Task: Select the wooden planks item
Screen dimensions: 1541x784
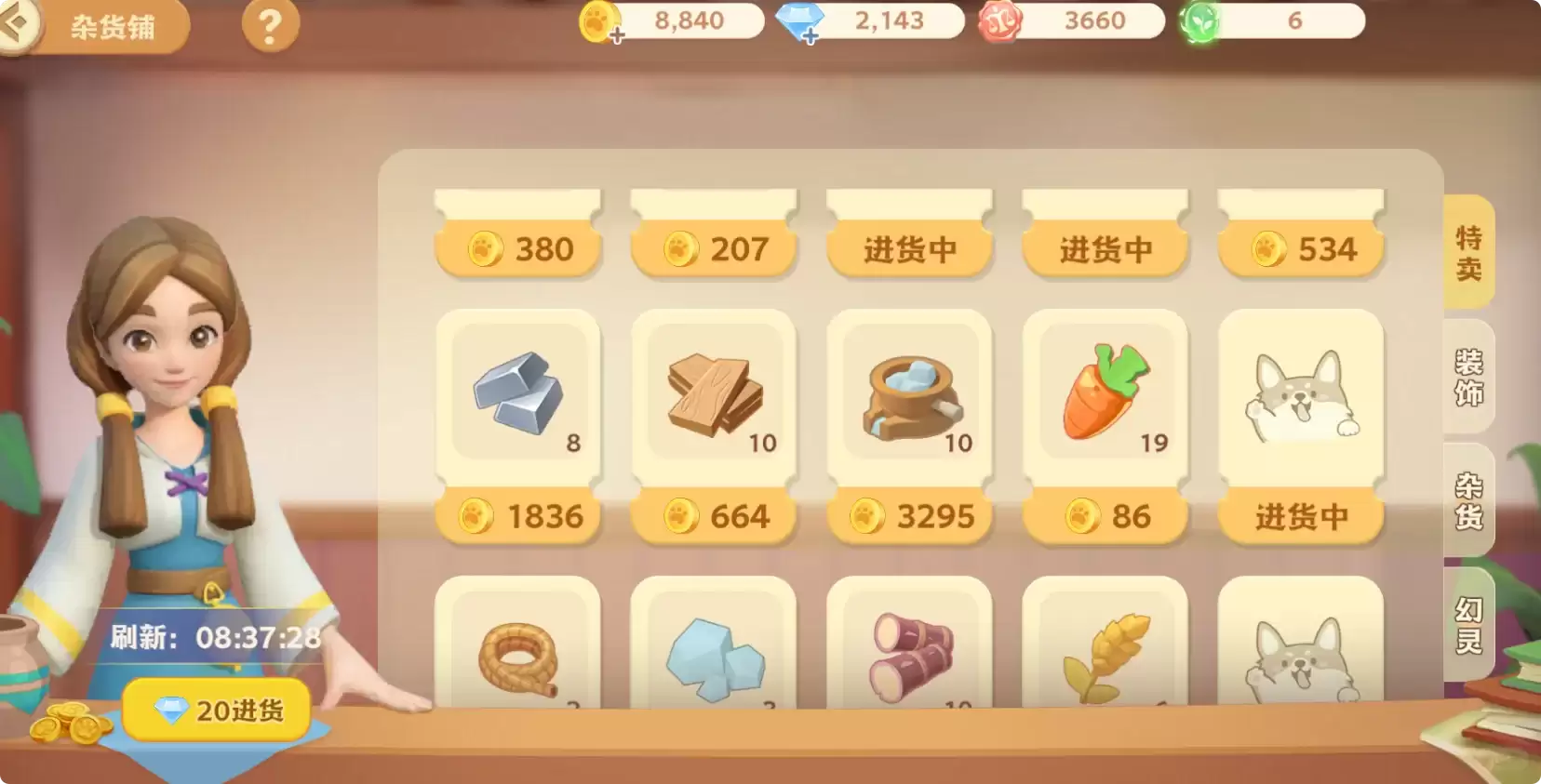Action: [x=714, y=398]
